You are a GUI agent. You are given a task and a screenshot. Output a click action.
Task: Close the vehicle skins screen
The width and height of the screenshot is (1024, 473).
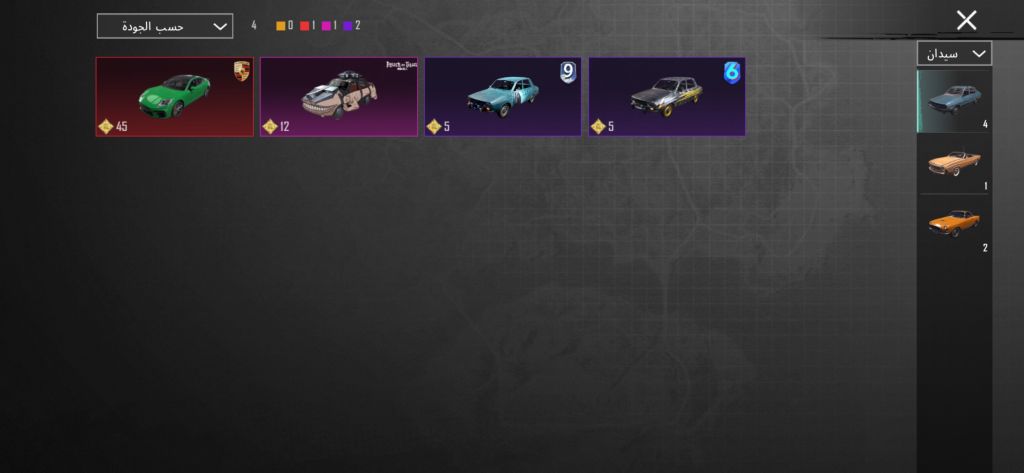966,20
